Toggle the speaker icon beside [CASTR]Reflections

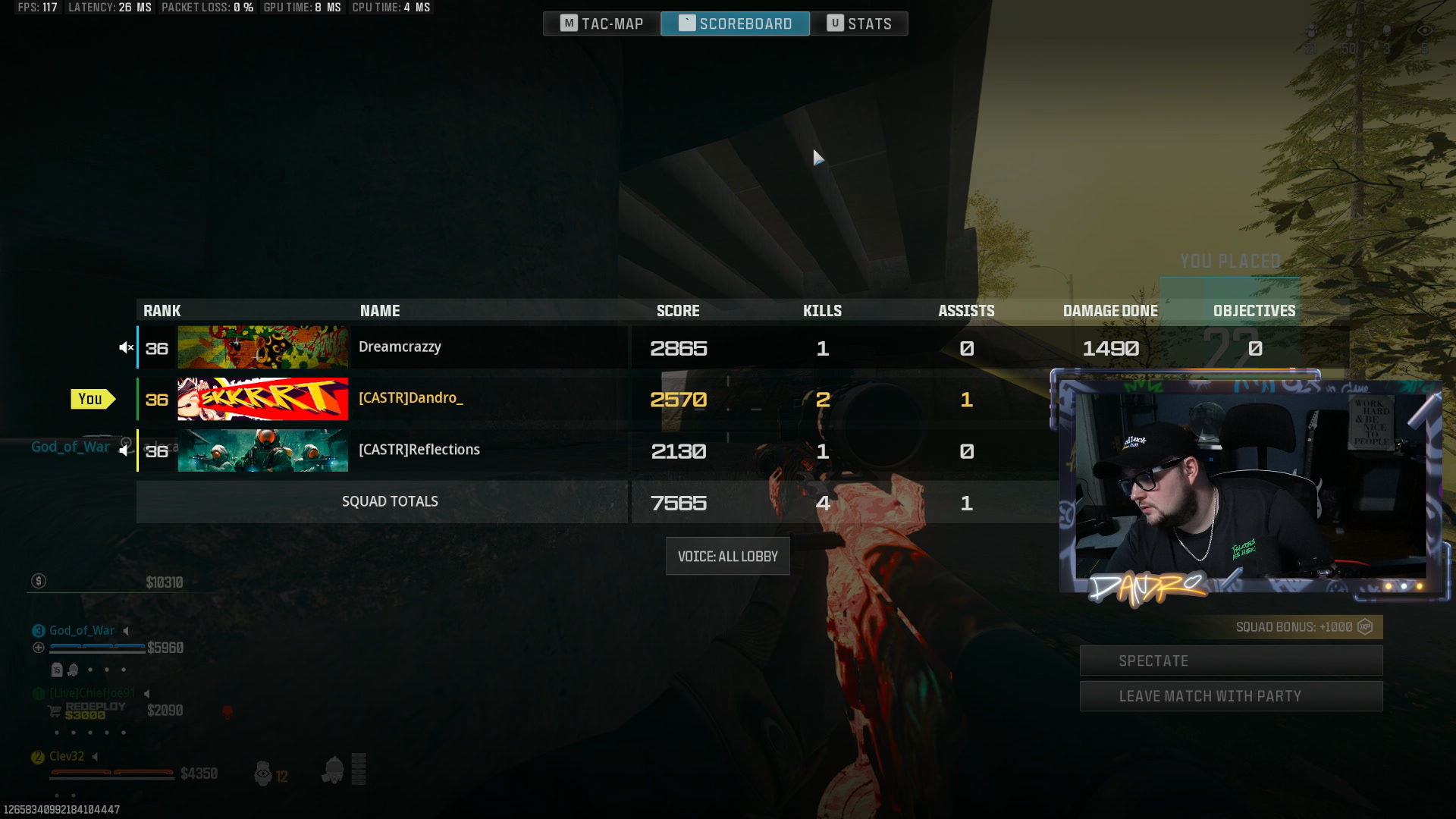tap(124, 450)
